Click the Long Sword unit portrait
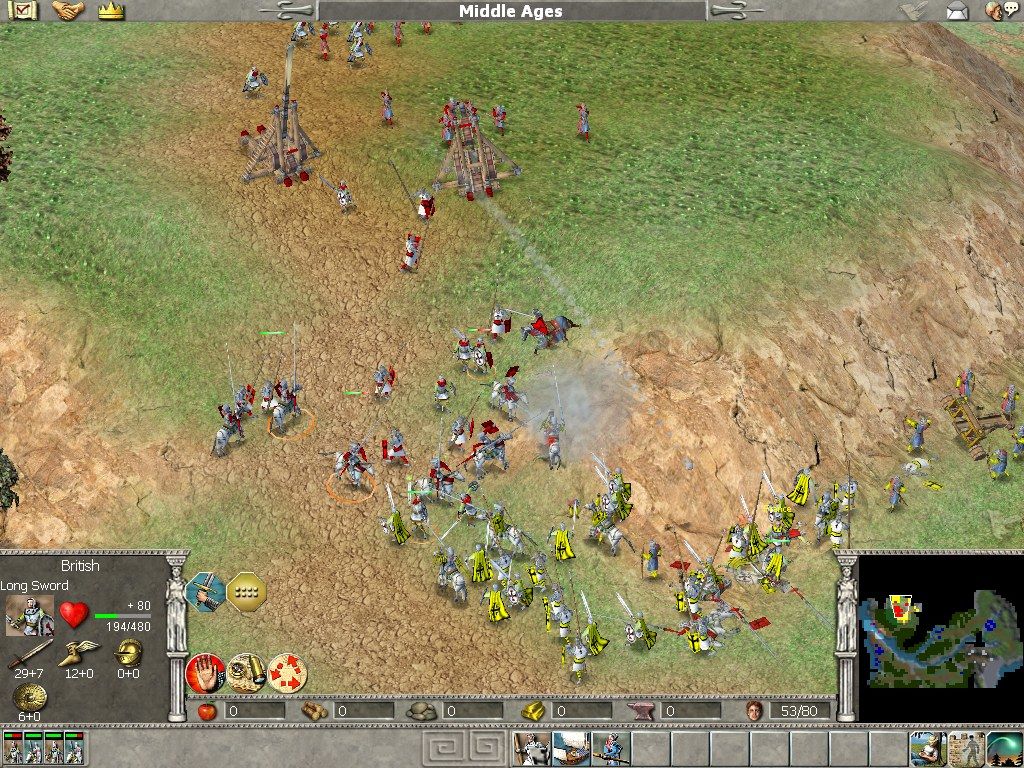This screenshot has width=1024, height=768. pyautogui.click(x=29, y=615)
